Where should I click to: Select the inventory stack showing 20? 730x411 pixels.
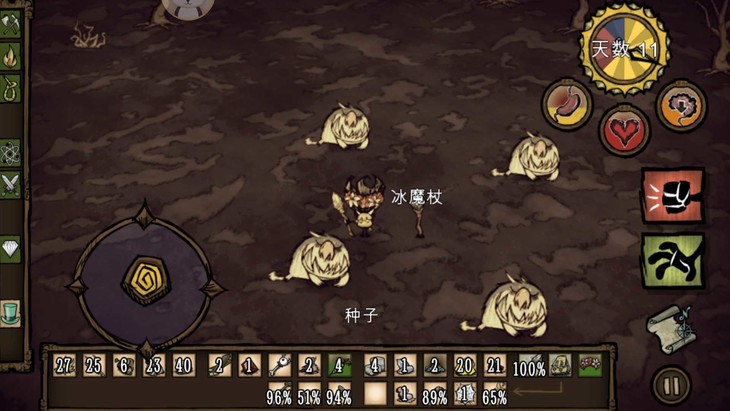tap(464, 366)
